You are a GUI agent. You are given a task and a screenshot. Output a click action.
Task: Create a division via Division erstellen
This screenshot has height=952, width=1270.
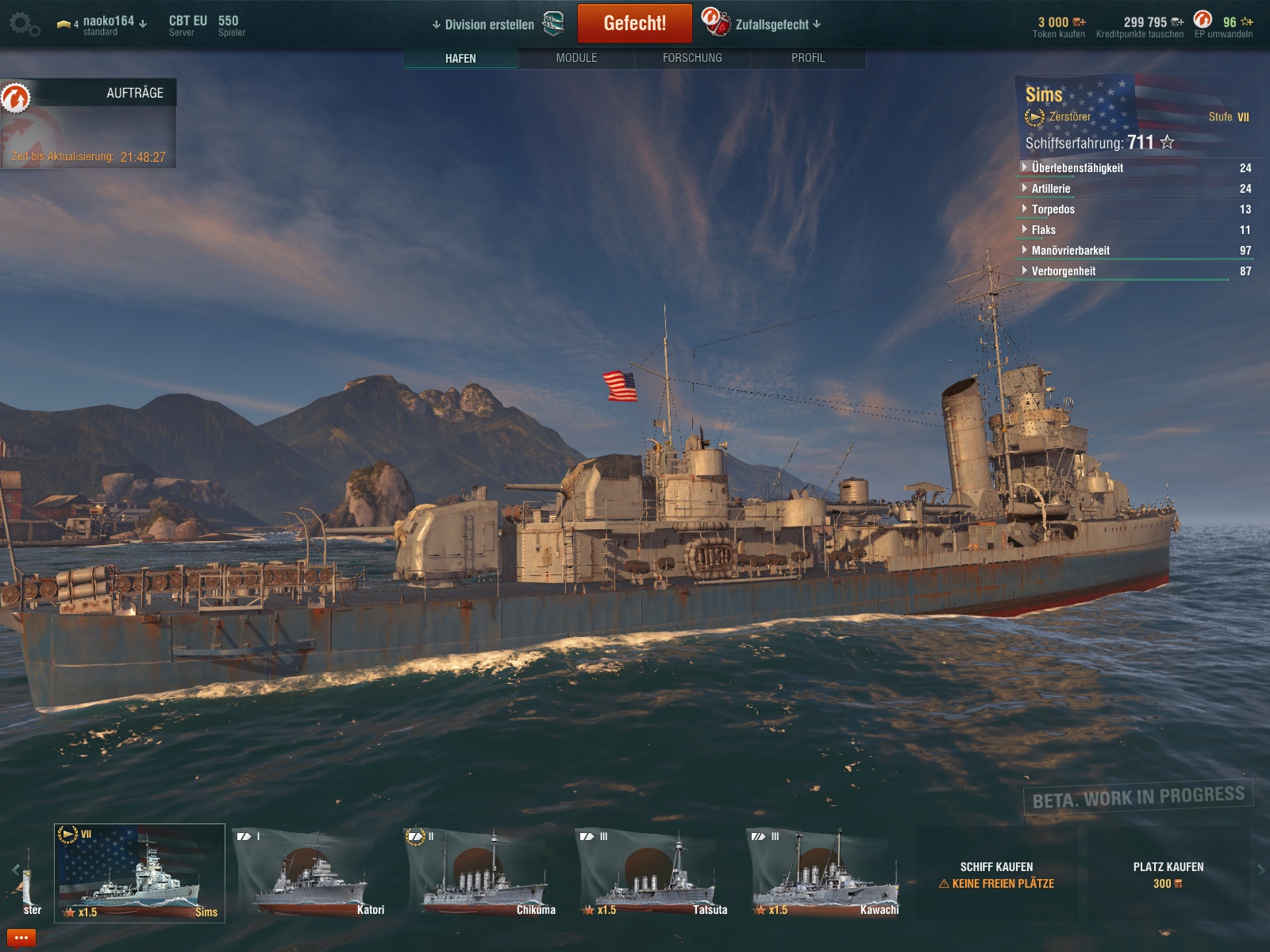point(484,25)
